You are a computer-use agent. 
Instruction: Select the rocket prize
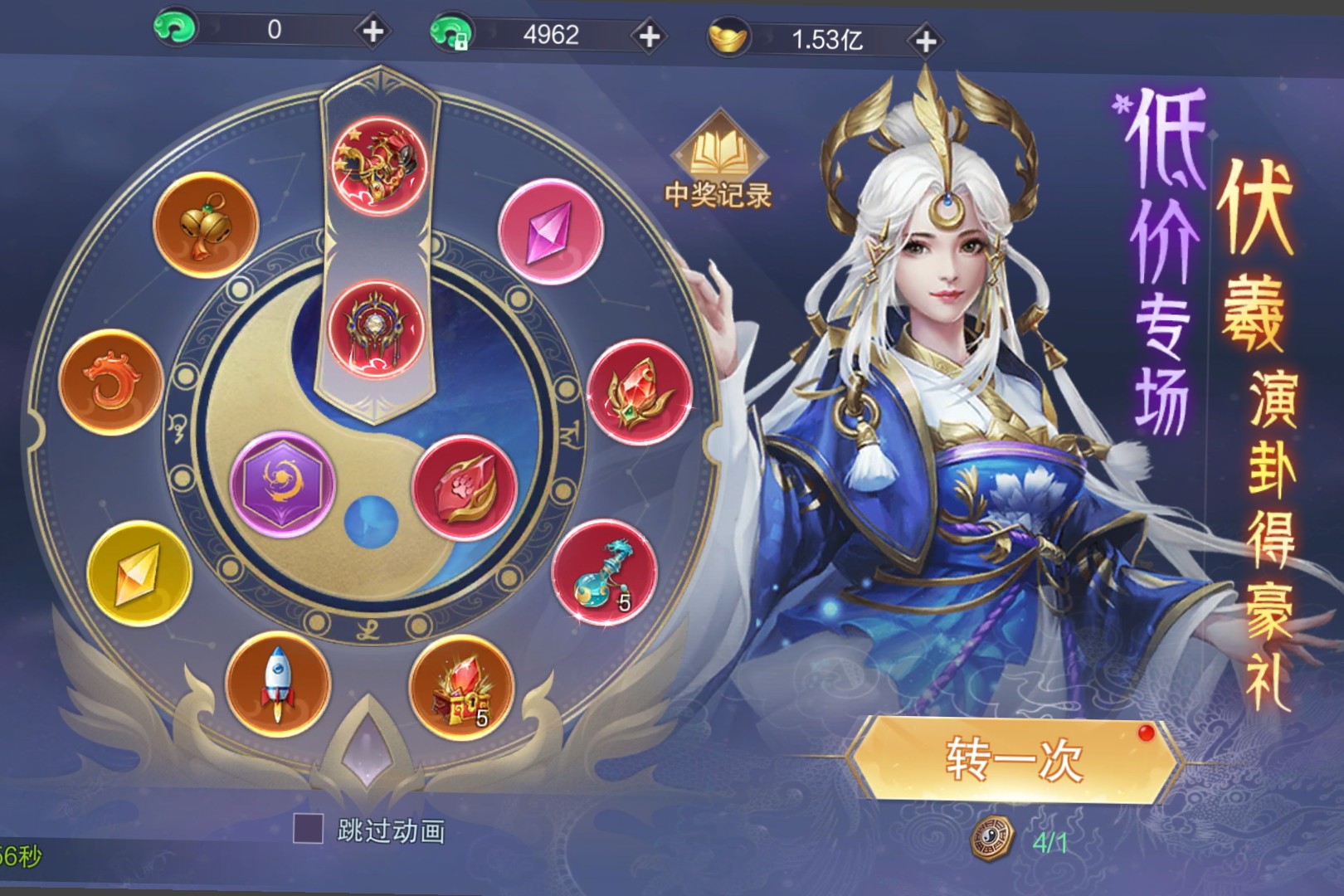click(278, 684)
